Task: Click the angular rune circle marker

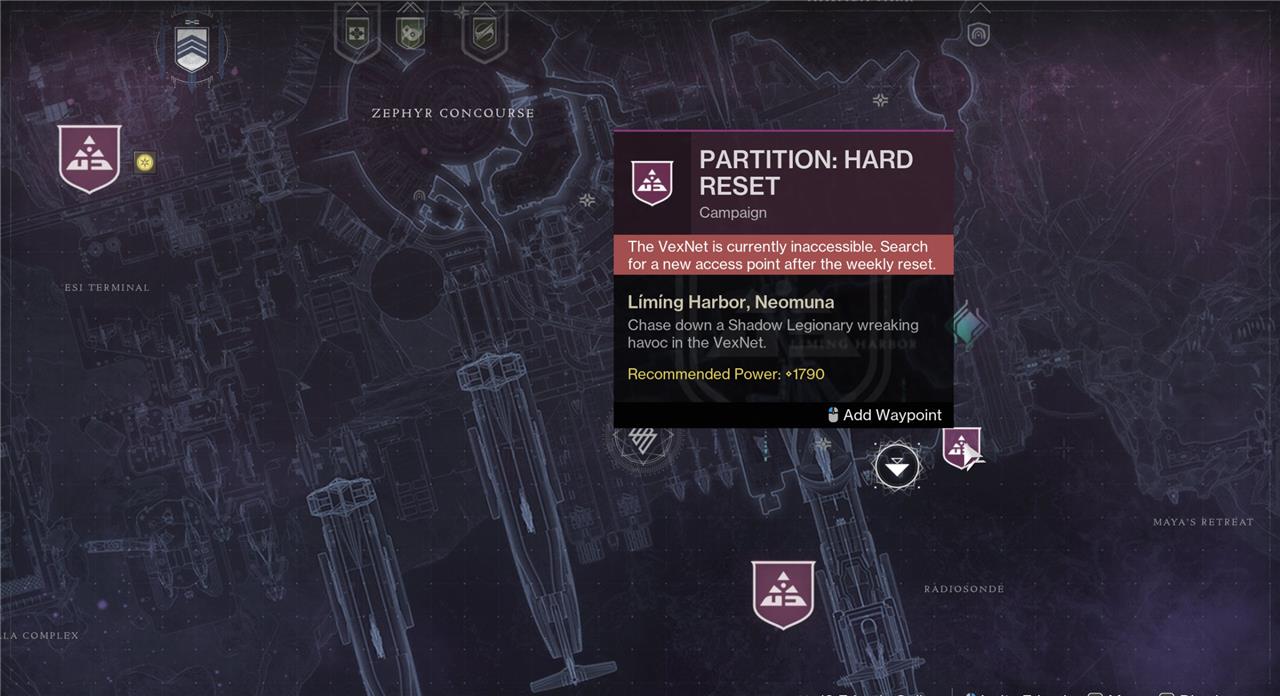Action: point(643,441)
